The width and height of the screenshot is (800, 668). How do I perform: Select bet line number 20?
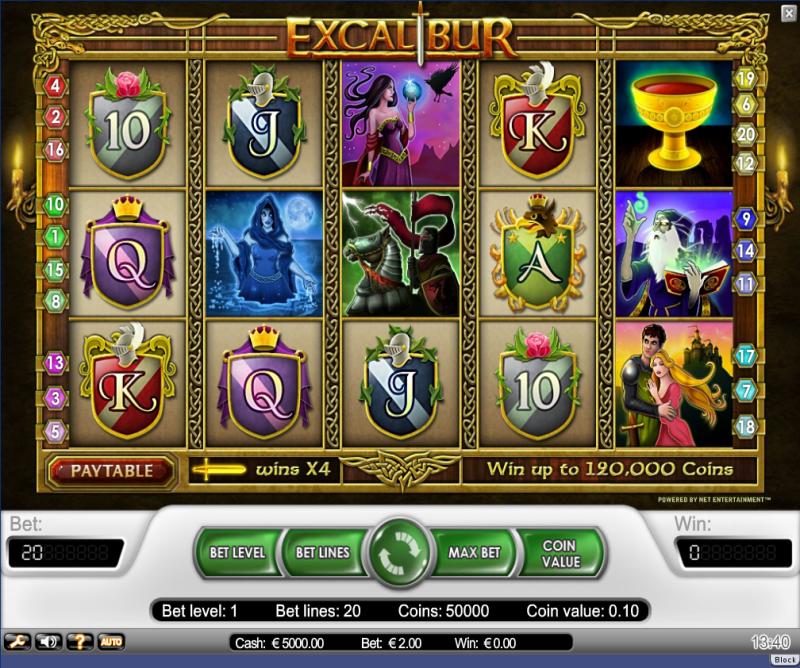click(745, 134)
